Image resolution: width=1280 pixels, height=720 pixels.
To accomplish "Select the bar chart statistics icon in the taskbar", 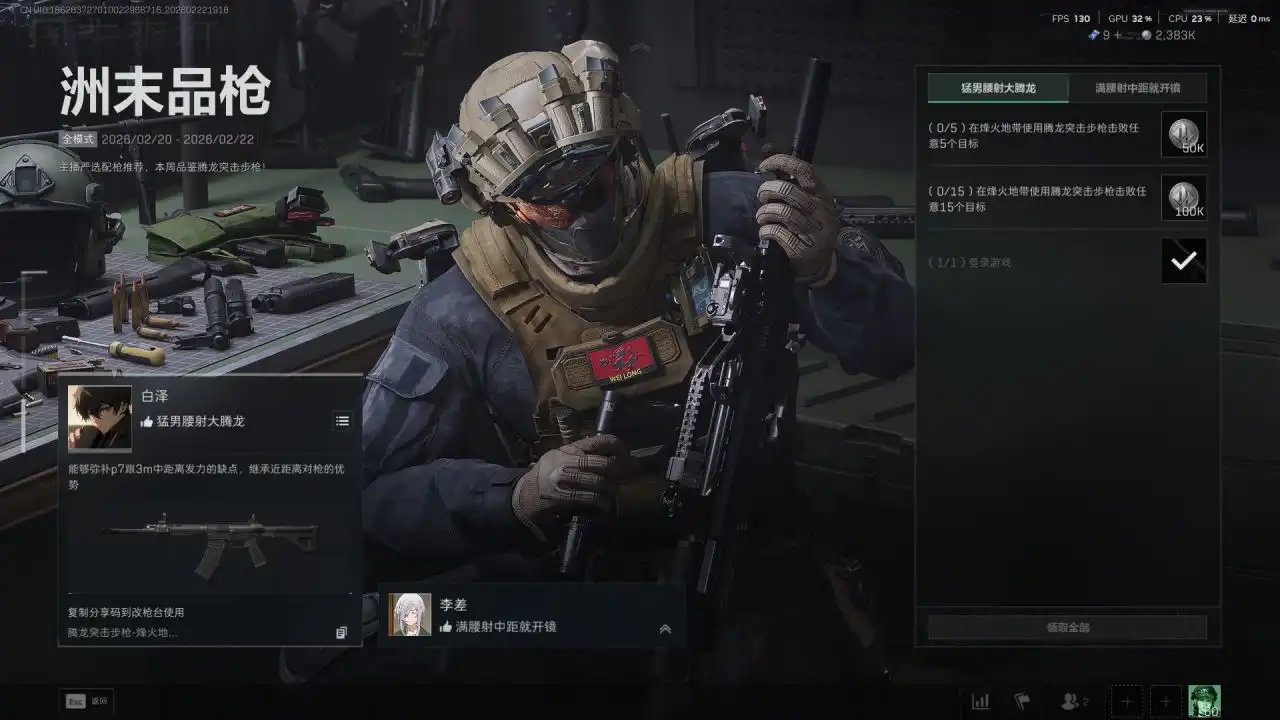I will (981, 701).
